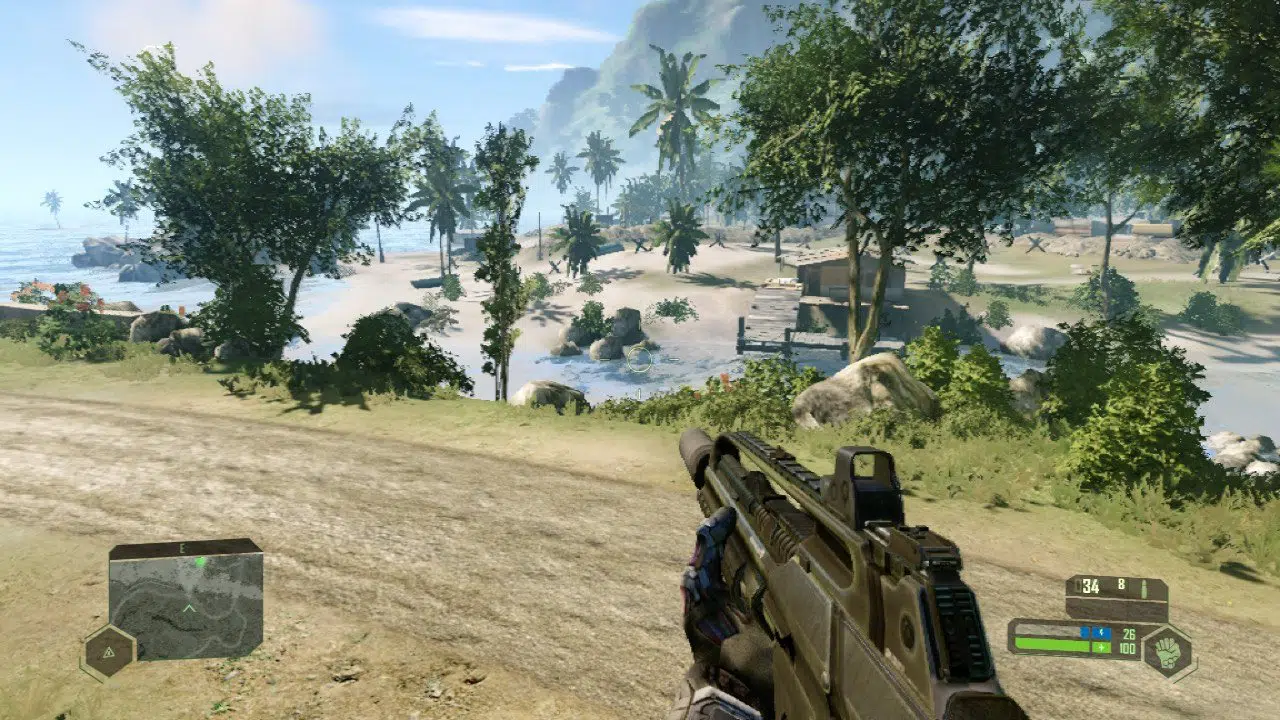Screen dimensions: 1280x720
Task: Click the player direction arrow on the minimap
Action: coord(189,607)
